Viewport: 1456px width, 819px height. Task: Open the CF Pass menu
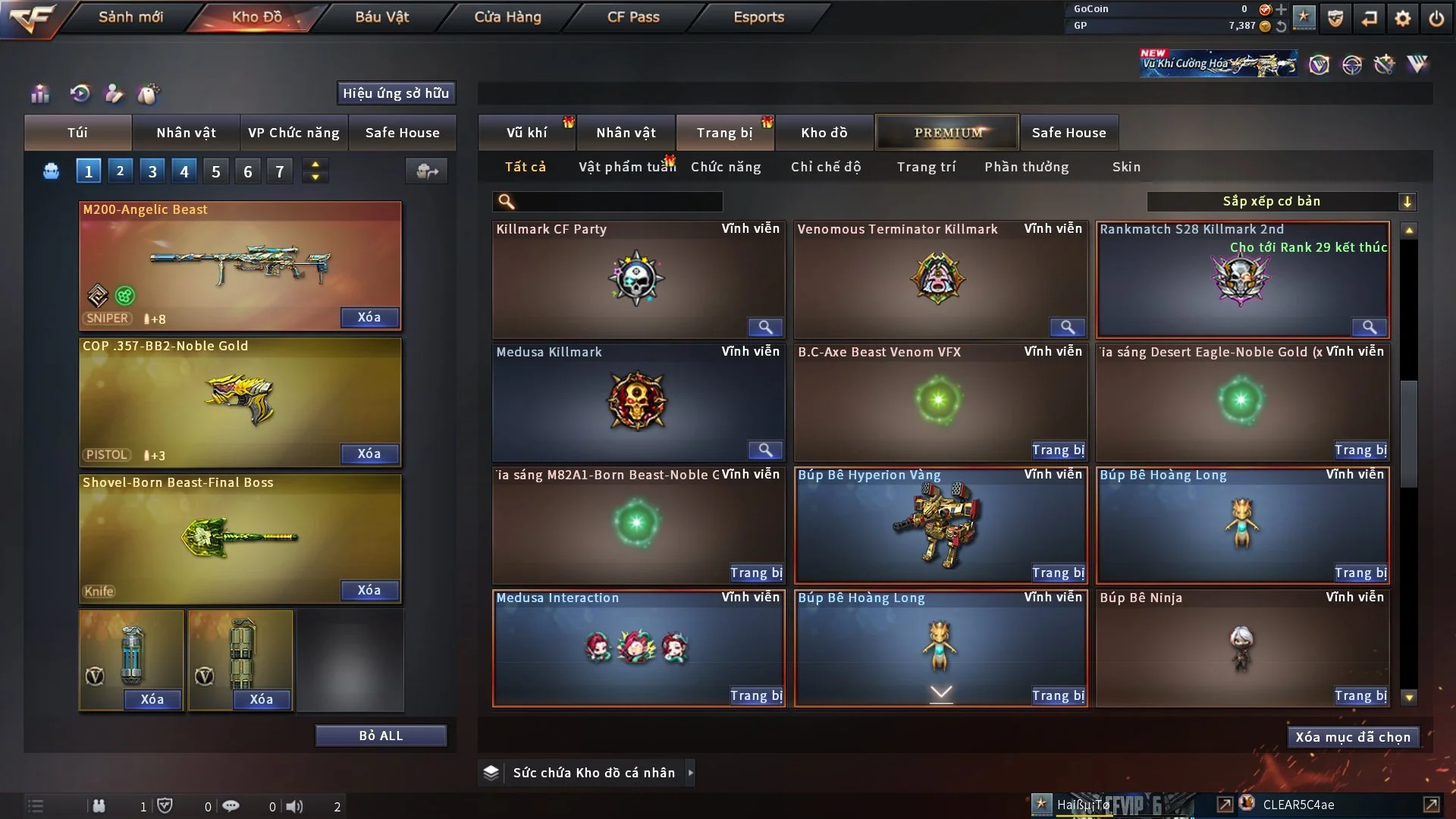633,17
